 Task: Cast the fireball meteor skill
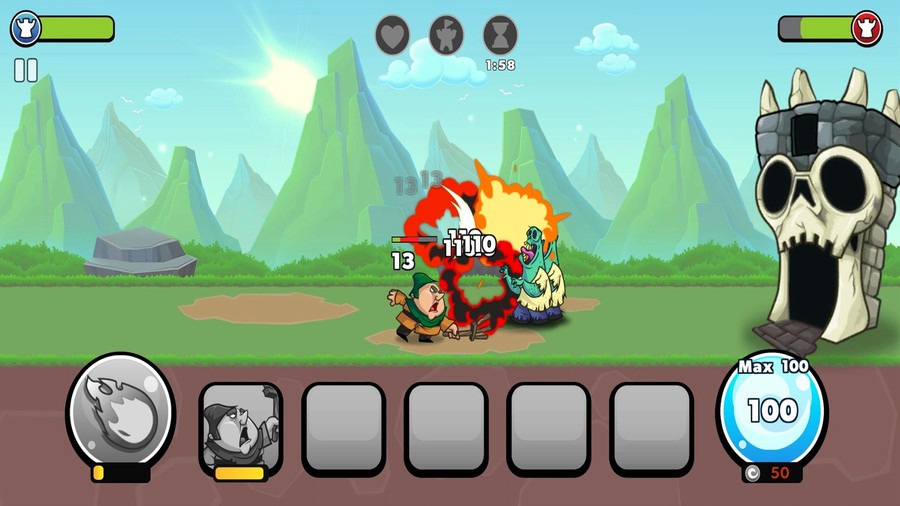pos(120,409)
